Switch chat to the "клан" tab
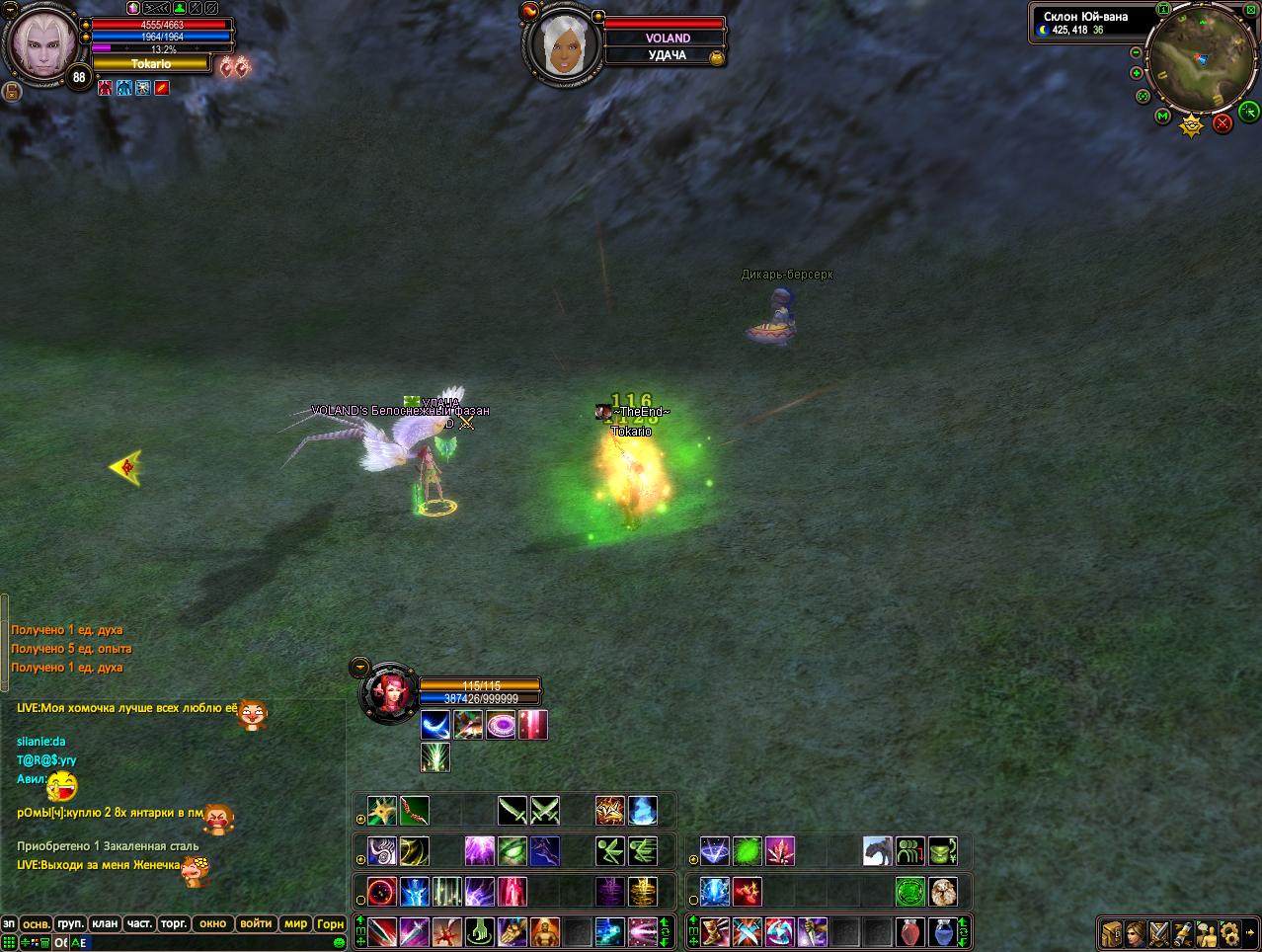Image resolution: width=1262 pixels, height=952 pixels. 105,923
